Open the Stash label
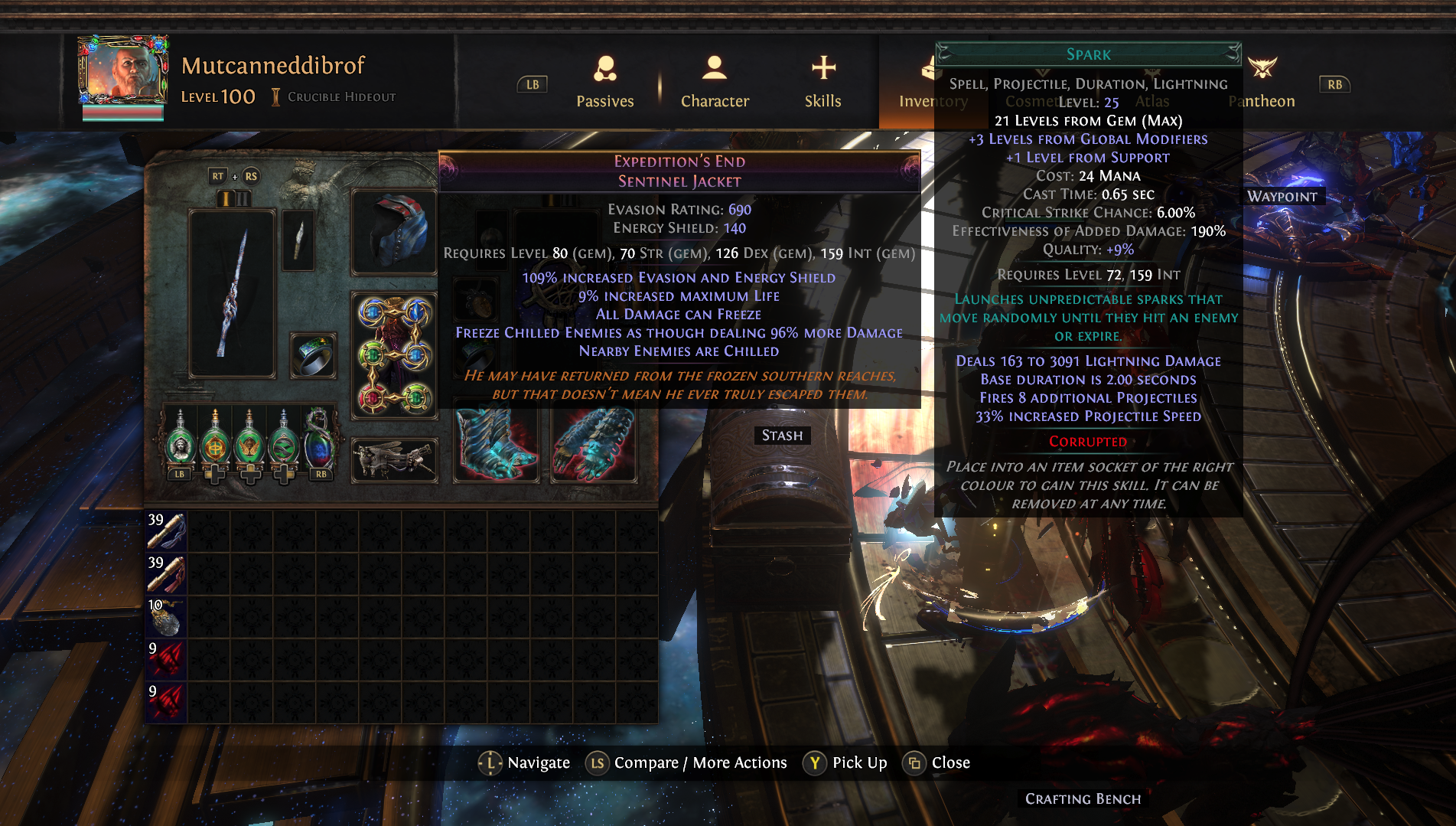This screenshot has width=1456, height=826. coord(782,436)
